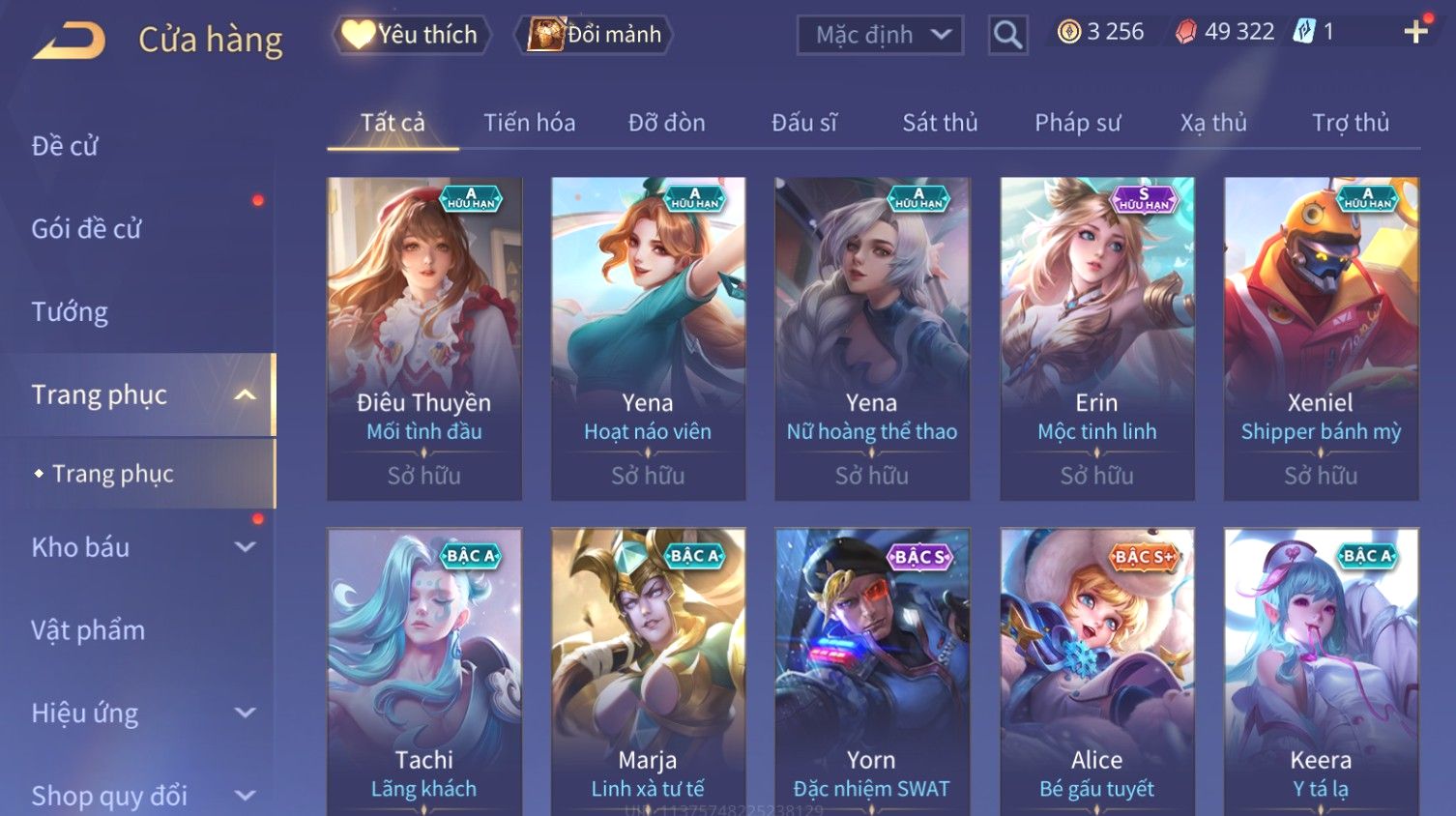The height and width of the screenshot is (816, 1456).
Task: Choose the Trợ thủ tab
Action: [1350, 123]
